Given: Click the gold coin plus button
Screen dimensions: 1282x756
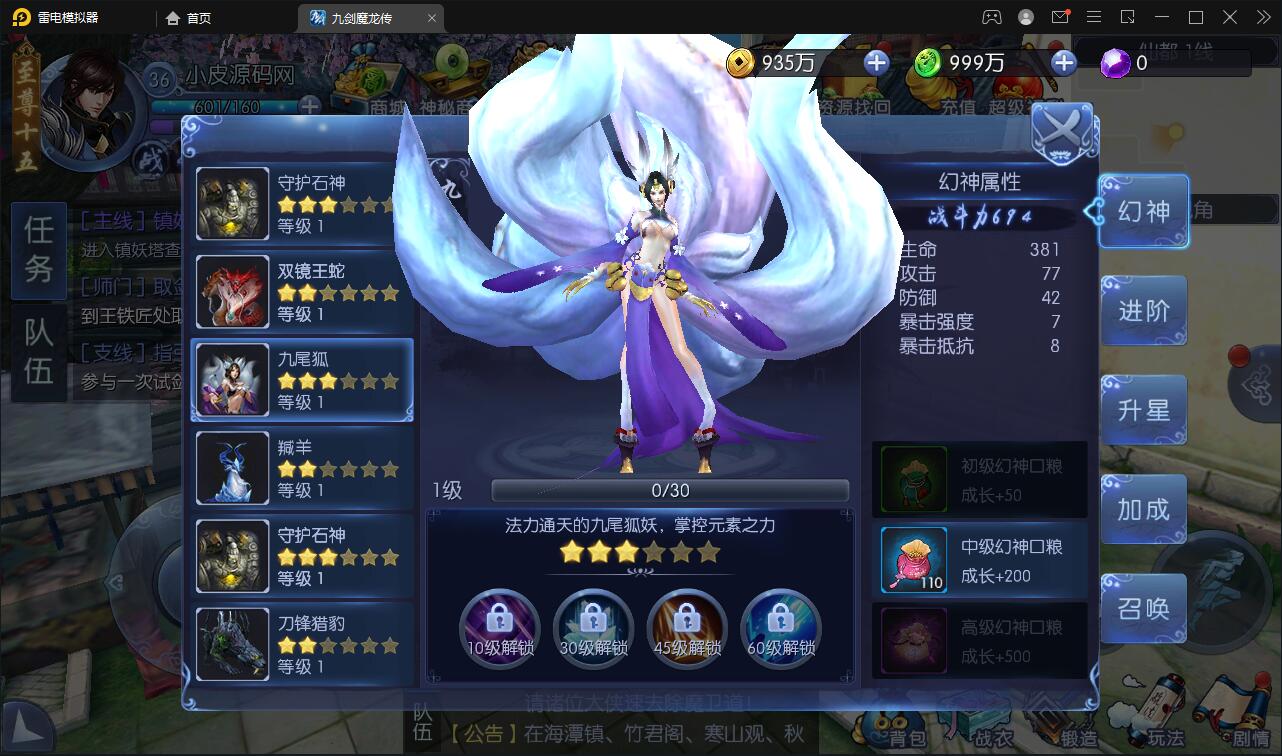Looking at the screenshot, I should tap(877, 62).
